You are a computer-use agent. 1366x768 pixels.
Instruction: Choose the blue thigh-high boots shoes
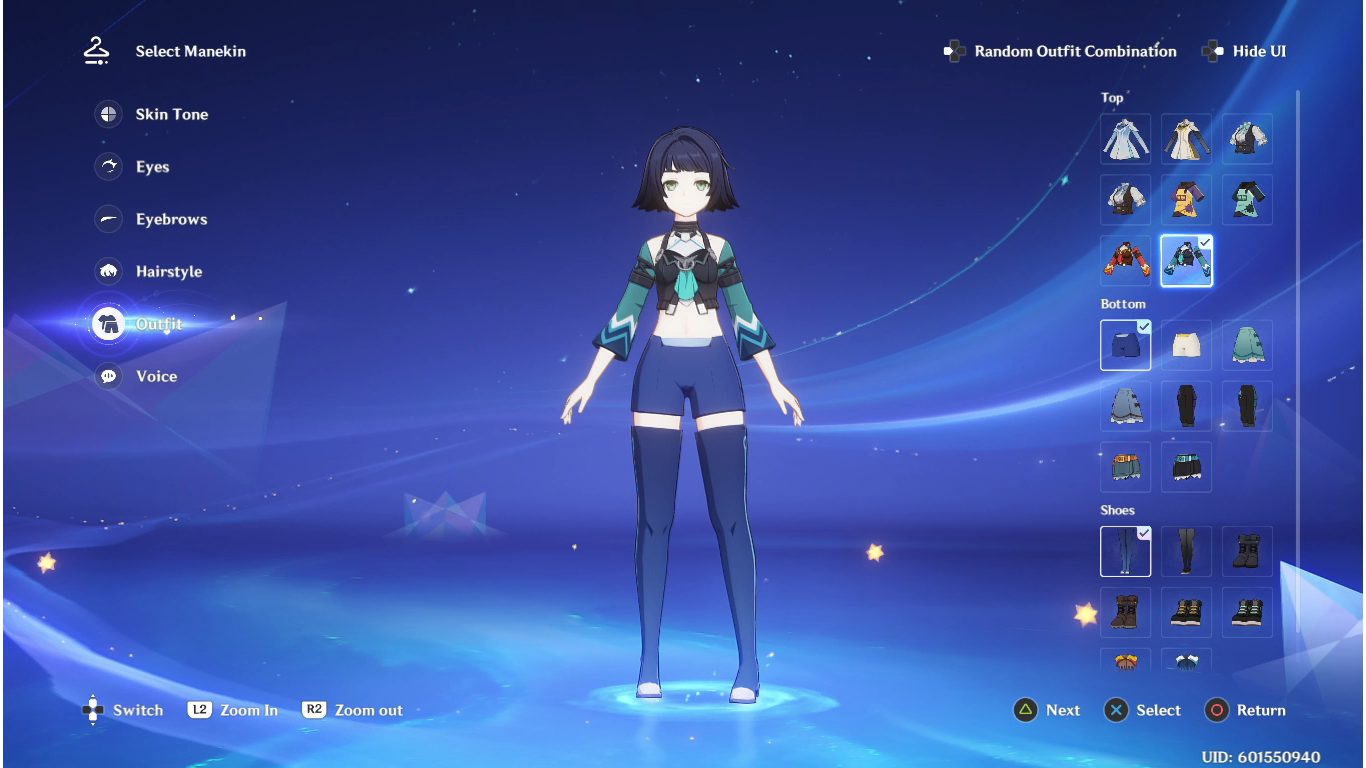point(1126,551)
